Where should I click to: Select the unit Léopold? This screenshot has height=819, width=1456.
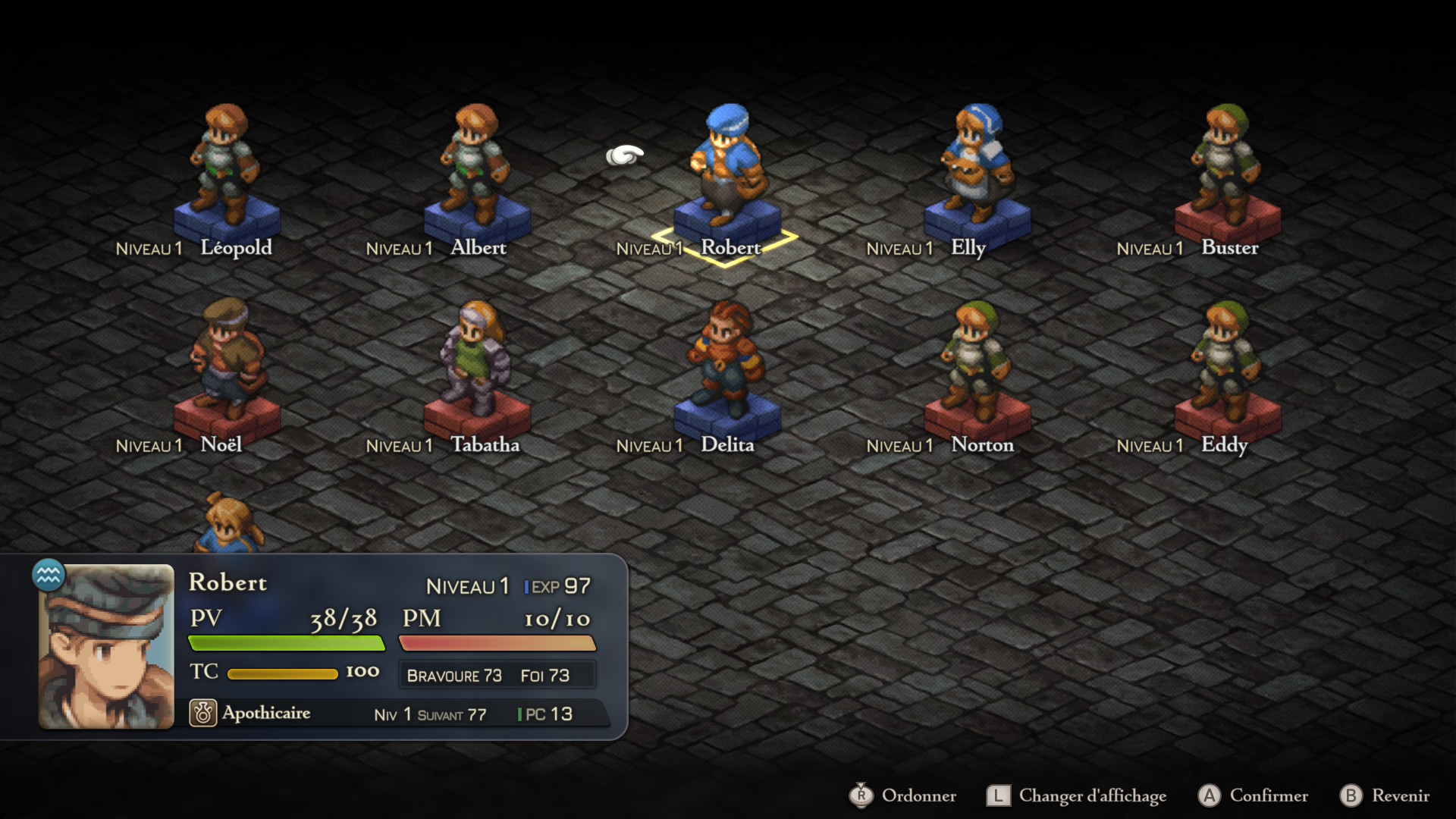coord(225,171)
